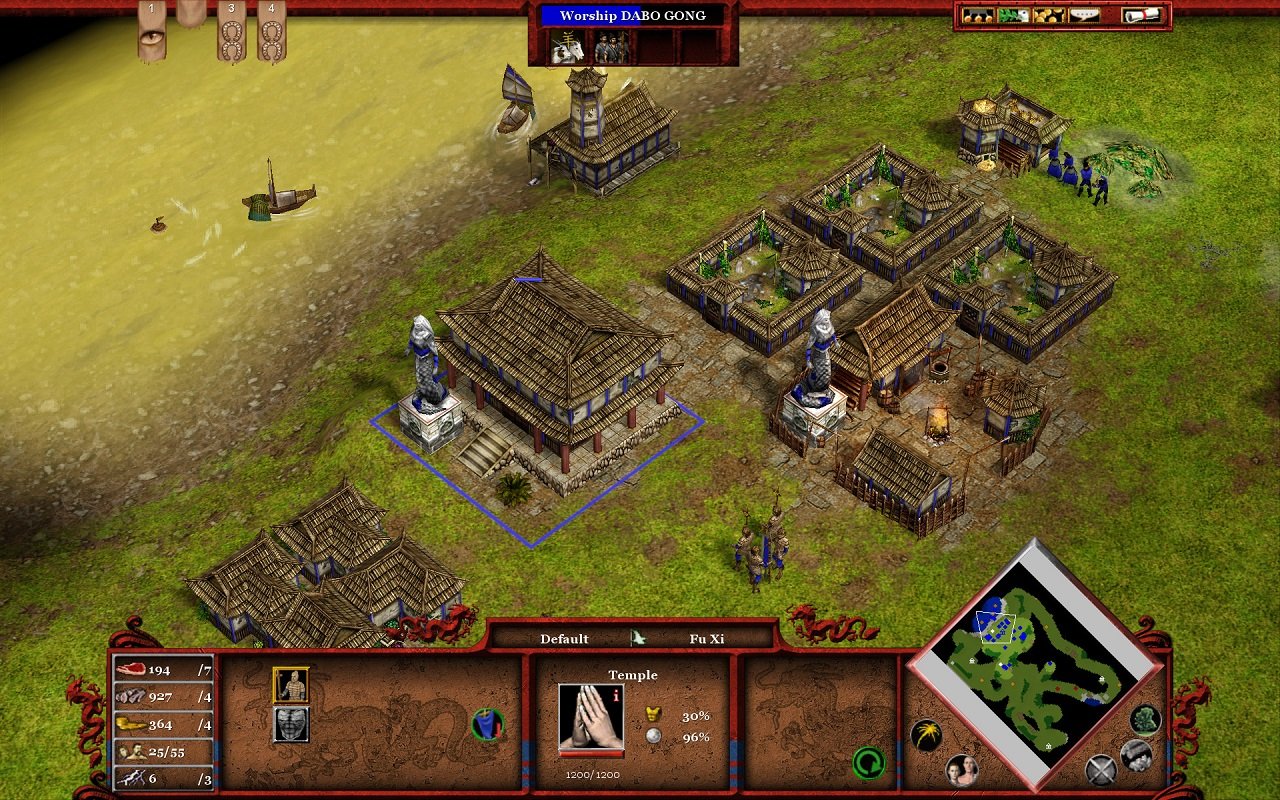Viewport: 1280px width, 800px height.
Task: Open the objectives scroll icon top-right
Action: tap(1142, 15)
